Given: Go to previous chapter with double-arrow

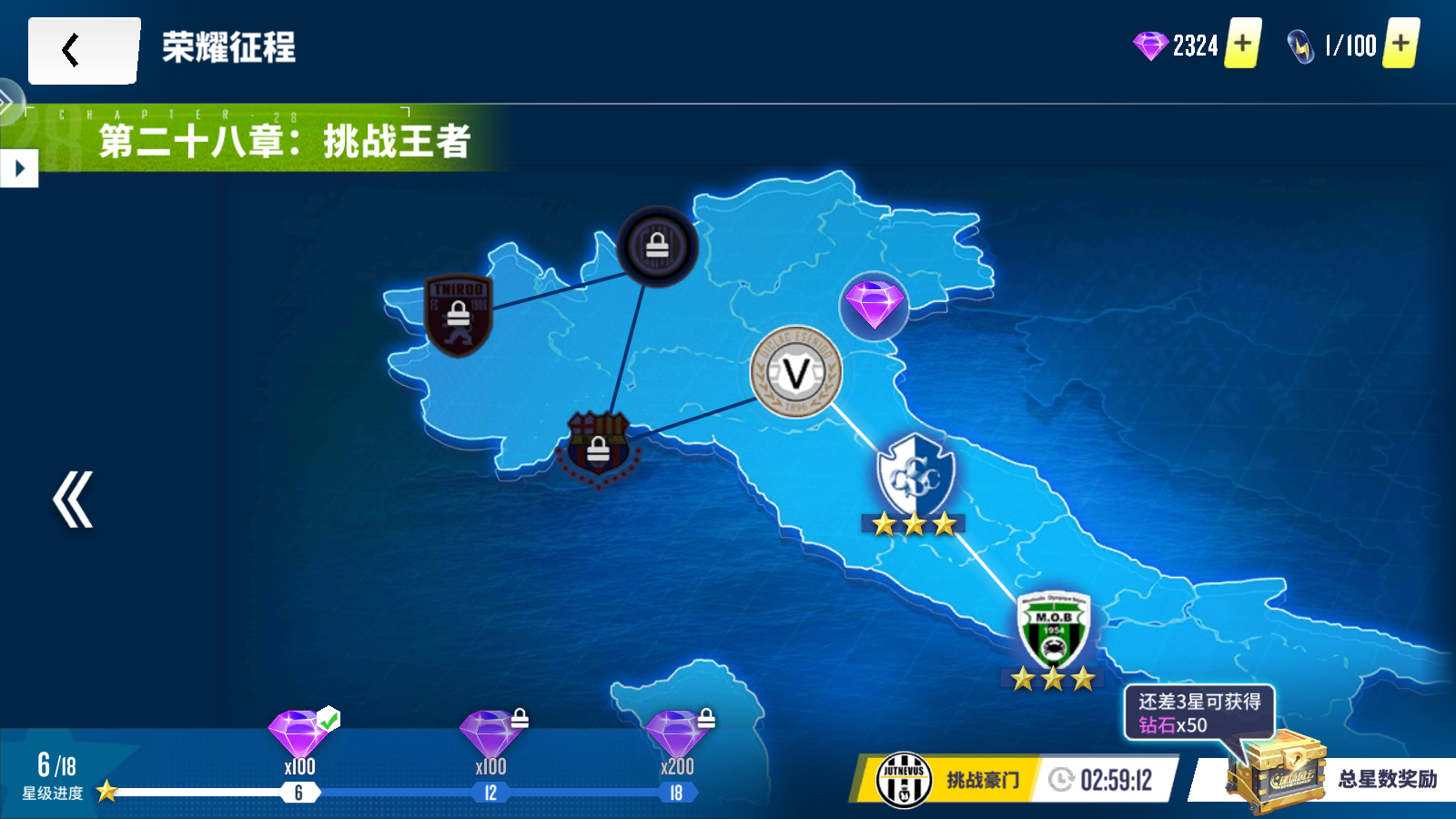Looking at the screenshot, I should [x=72, y=500].
